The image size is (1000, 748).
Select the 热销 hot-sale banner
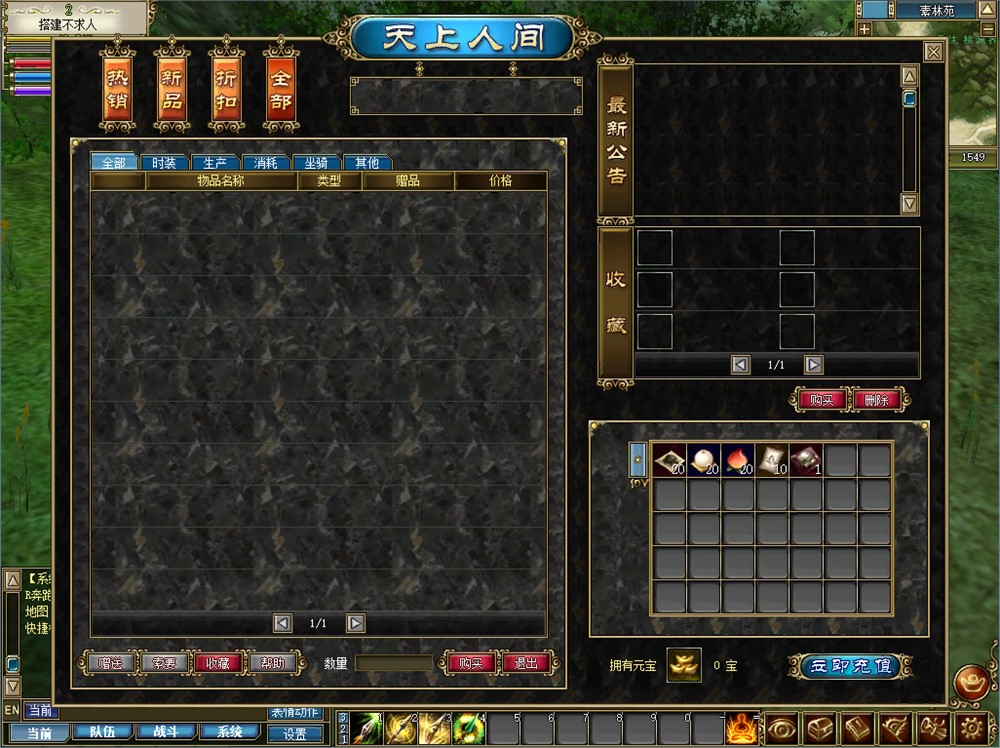118,89
